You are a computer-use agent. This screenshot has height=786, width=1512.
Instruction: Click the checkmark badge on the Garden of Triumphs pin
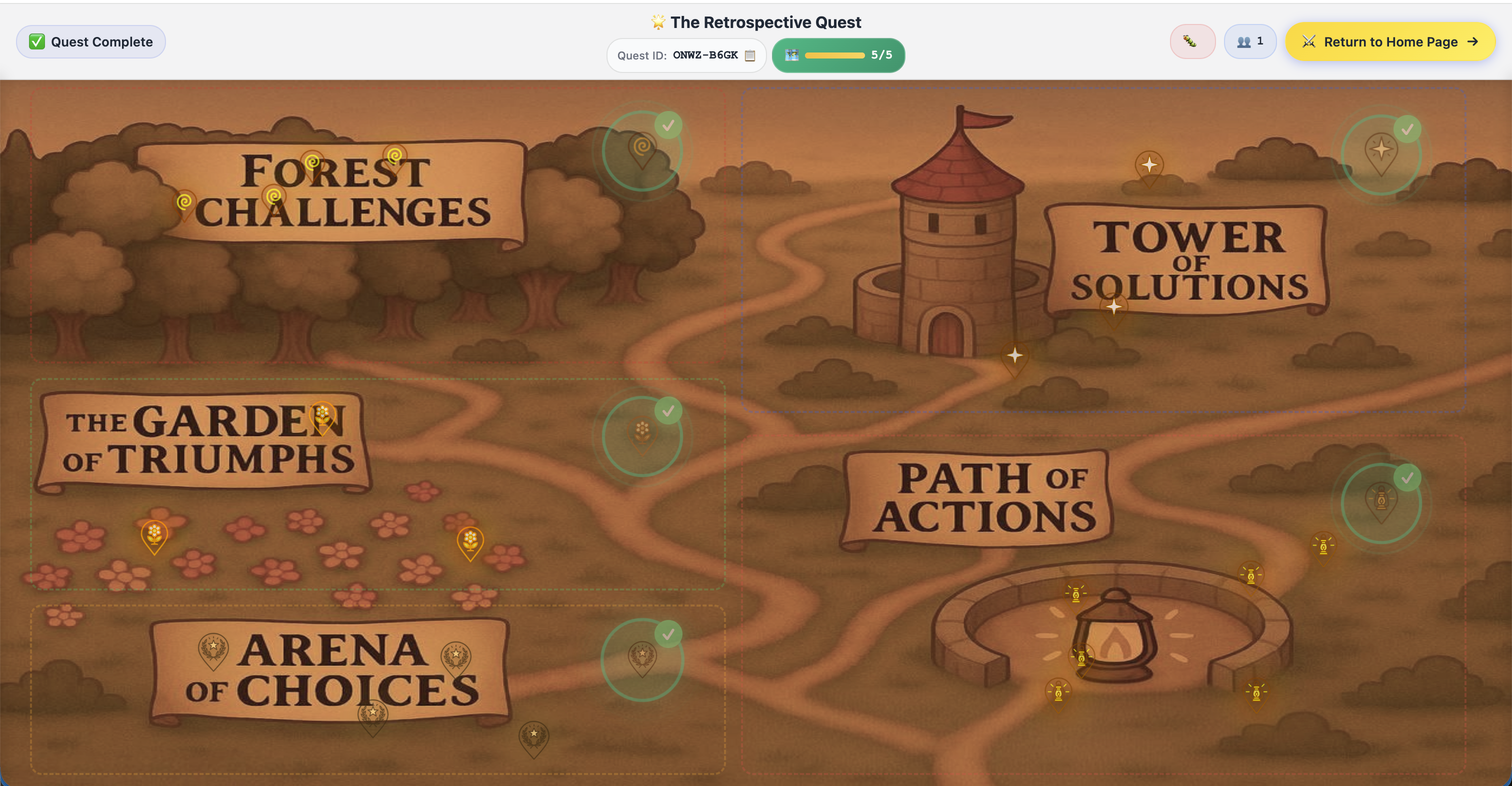point(668,410)
